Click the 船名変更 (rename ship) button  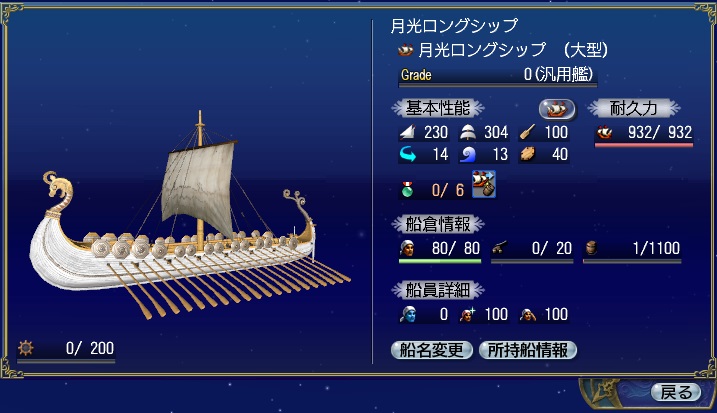431,350
